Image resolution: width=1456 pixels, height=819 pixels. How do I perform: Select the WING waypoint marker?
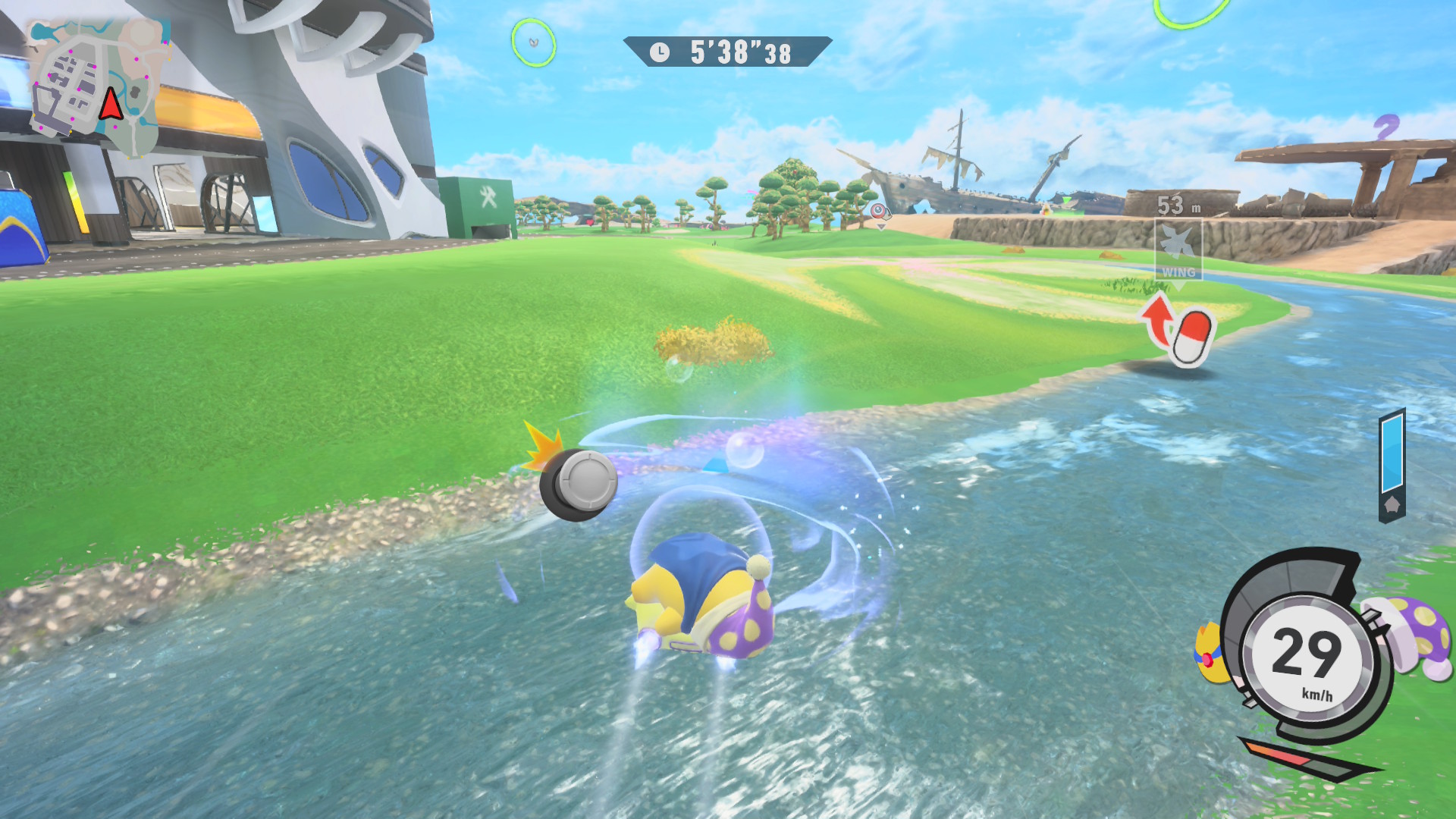[1178, 250]
